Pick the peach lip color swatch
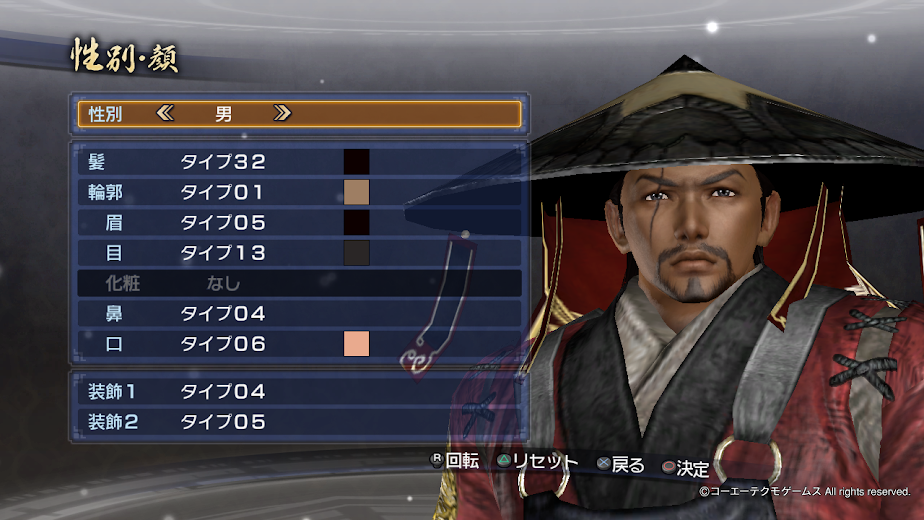The image size is (924, 520). click(x=357, y=344)
